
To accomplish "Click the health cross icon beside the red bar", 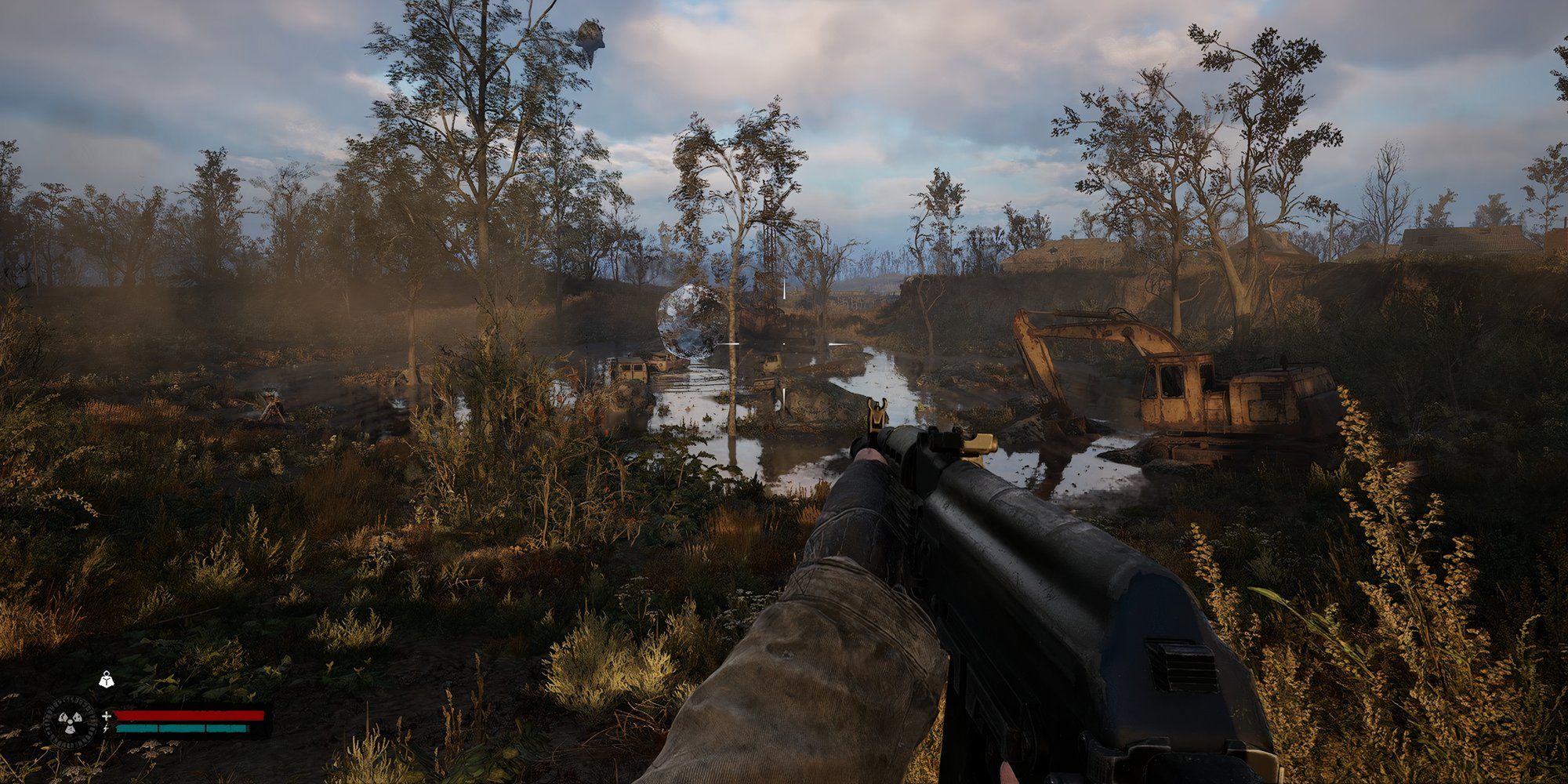I will coord(107,716).
